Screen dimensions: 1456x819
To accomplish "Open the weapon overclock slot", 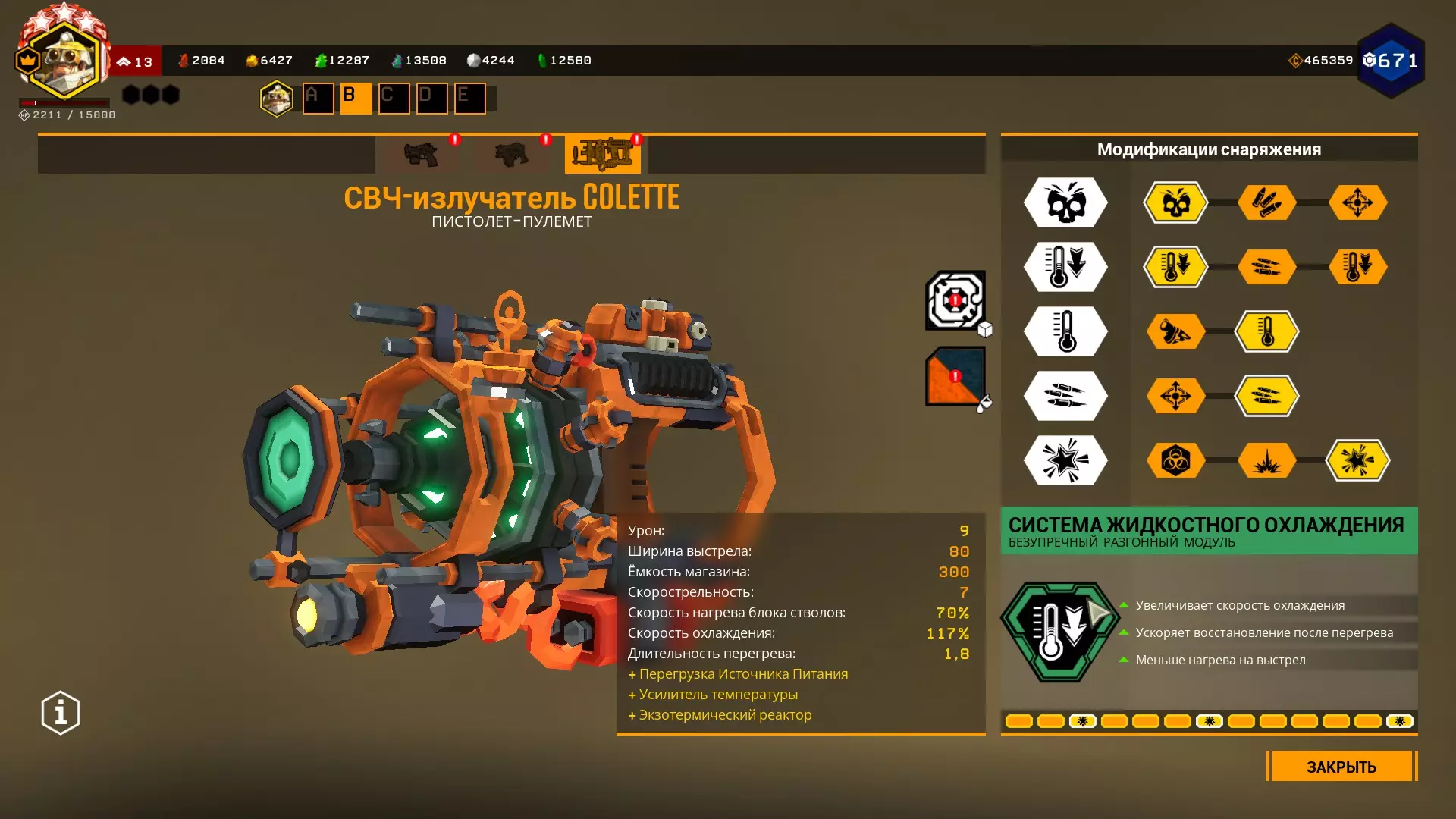I will point(955,300).
